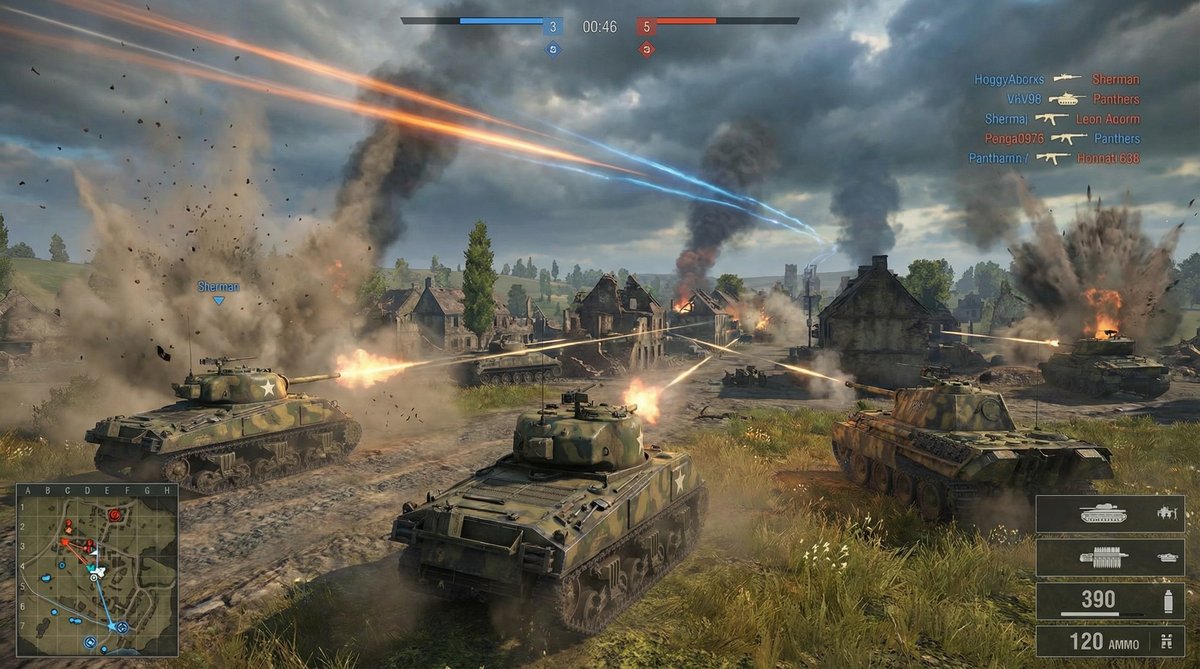Choose the ammo rack weapon slot
Image resolution: width=1200 pixels, height=669 pixels.
pyautogui.click(x=1109, y=558)
